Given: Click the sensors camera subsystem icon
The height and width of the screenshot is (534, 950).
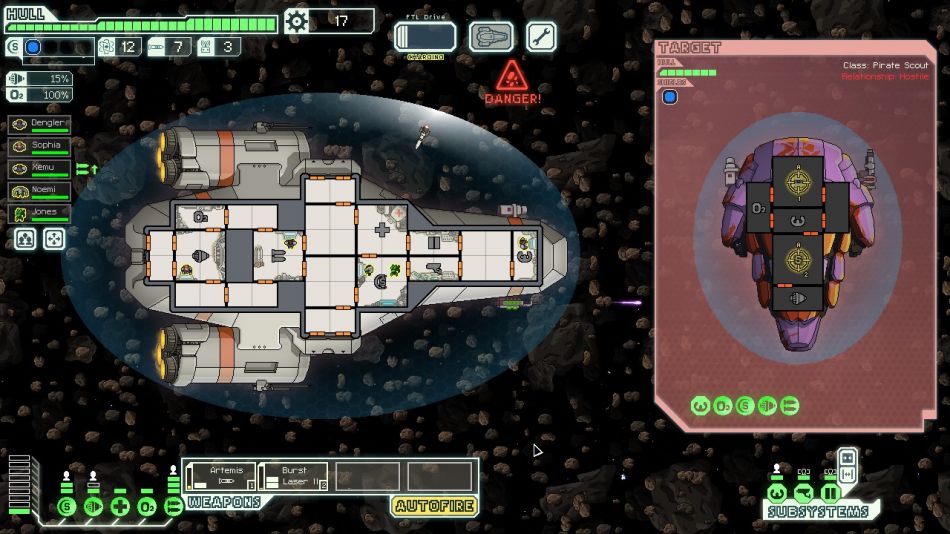Looking at the screenshot, I should pos(803,493).
